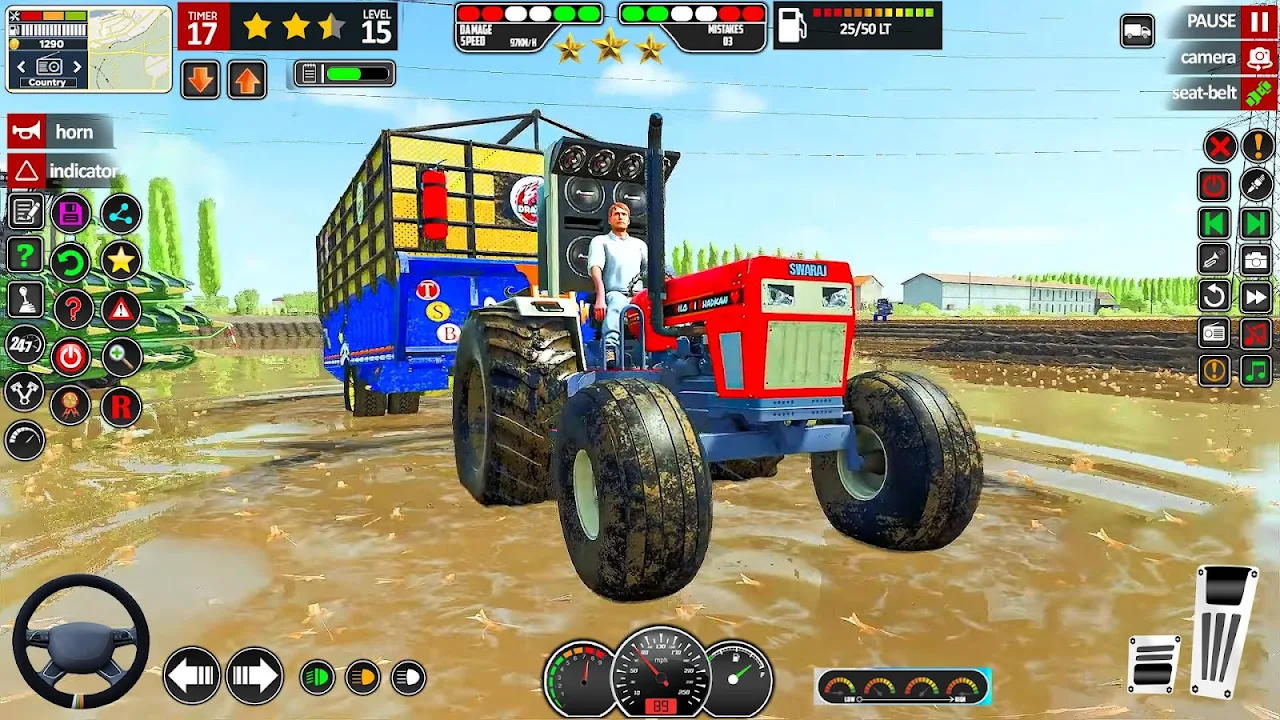Pause the game
This screenshot has height=720, width=1280.
1257,22
